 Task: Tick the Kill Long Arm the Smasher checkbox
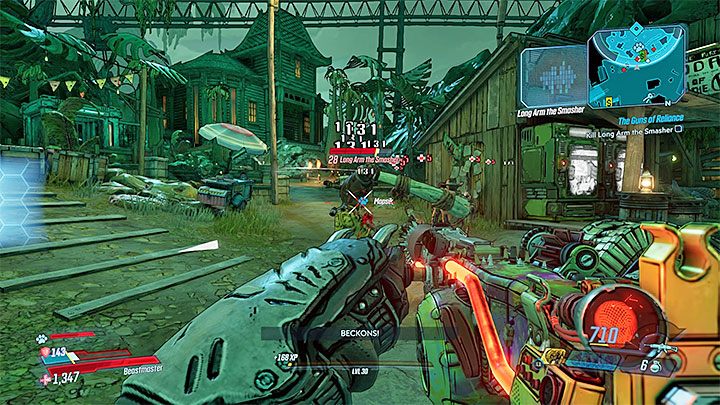(678, 130)
